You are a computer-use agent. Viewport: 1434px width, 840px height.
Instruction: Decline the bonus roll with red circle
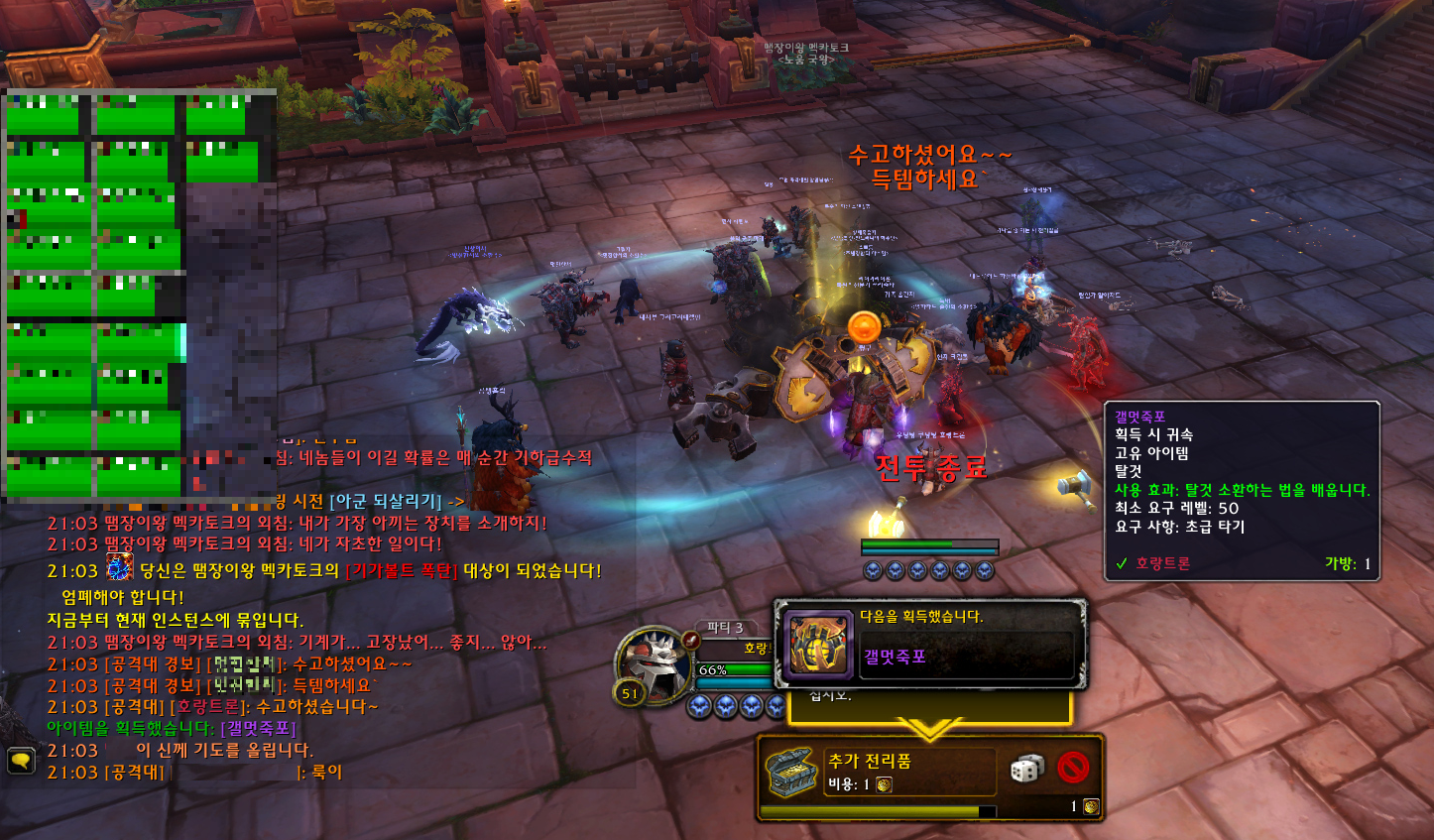tap(1073, 768)
